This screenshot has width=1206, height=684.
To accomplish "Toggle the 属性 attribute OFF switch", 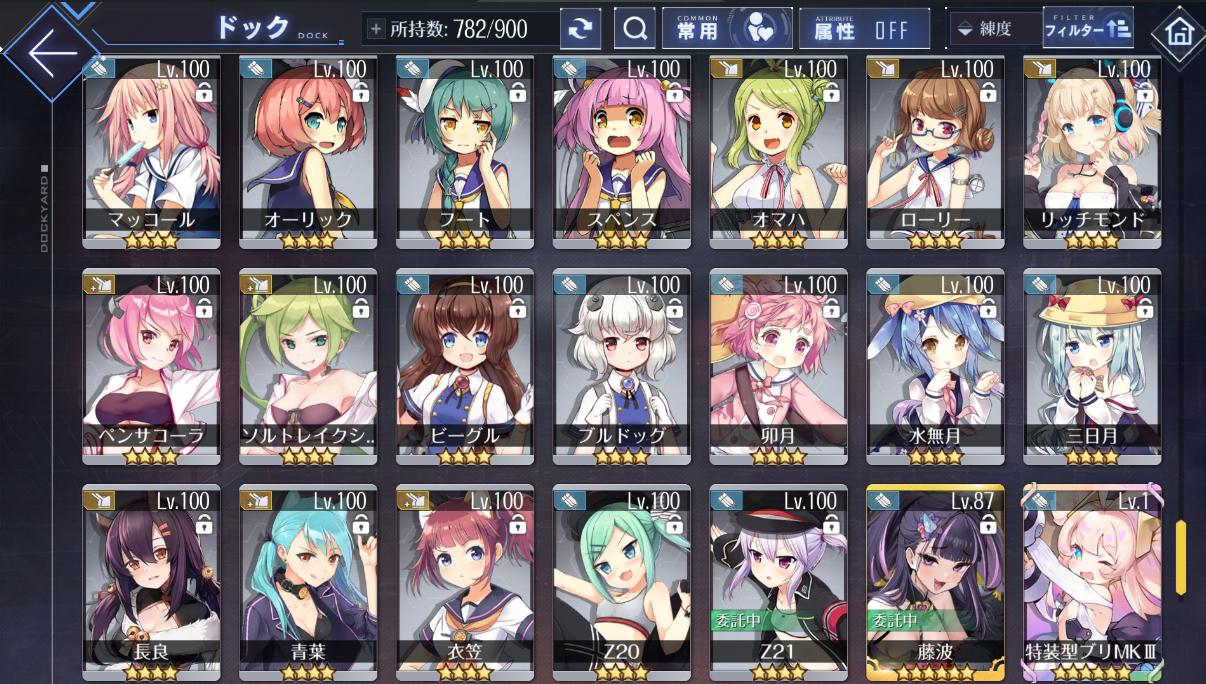I will (863, 29).
